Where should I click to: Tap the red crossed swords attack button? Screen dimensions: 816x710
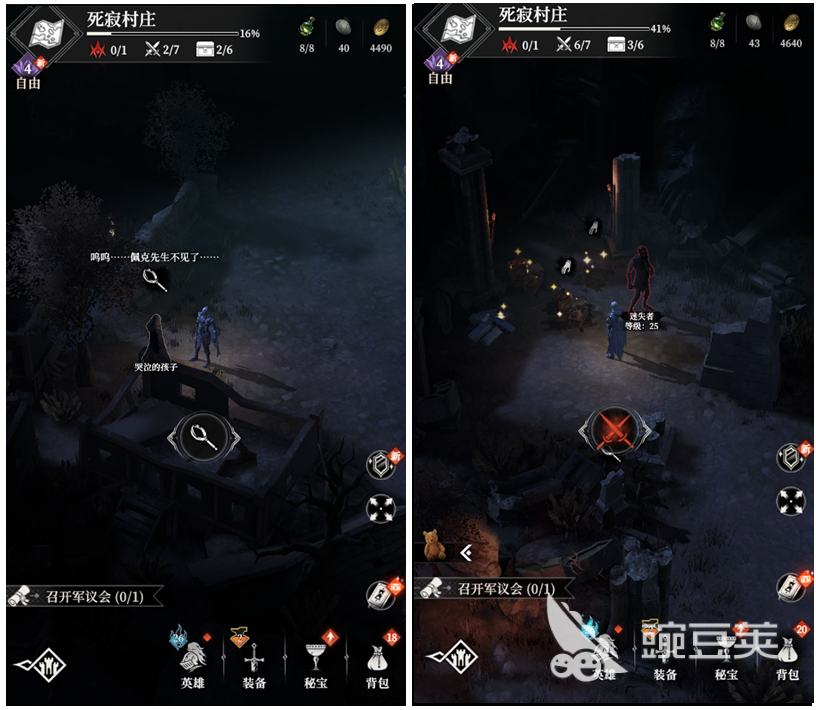click(x=611, y=431)
